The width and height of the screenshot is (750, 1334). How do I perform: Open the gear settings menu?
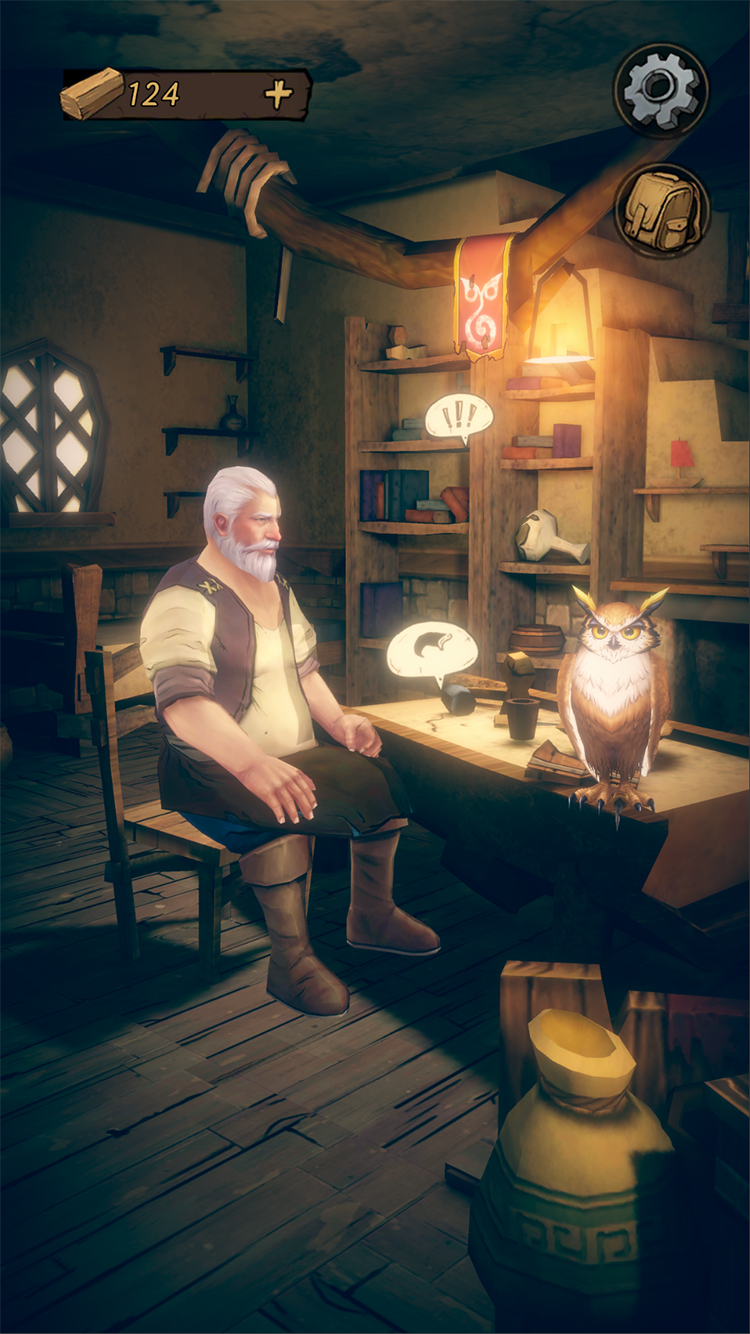(x=661, y=91)
